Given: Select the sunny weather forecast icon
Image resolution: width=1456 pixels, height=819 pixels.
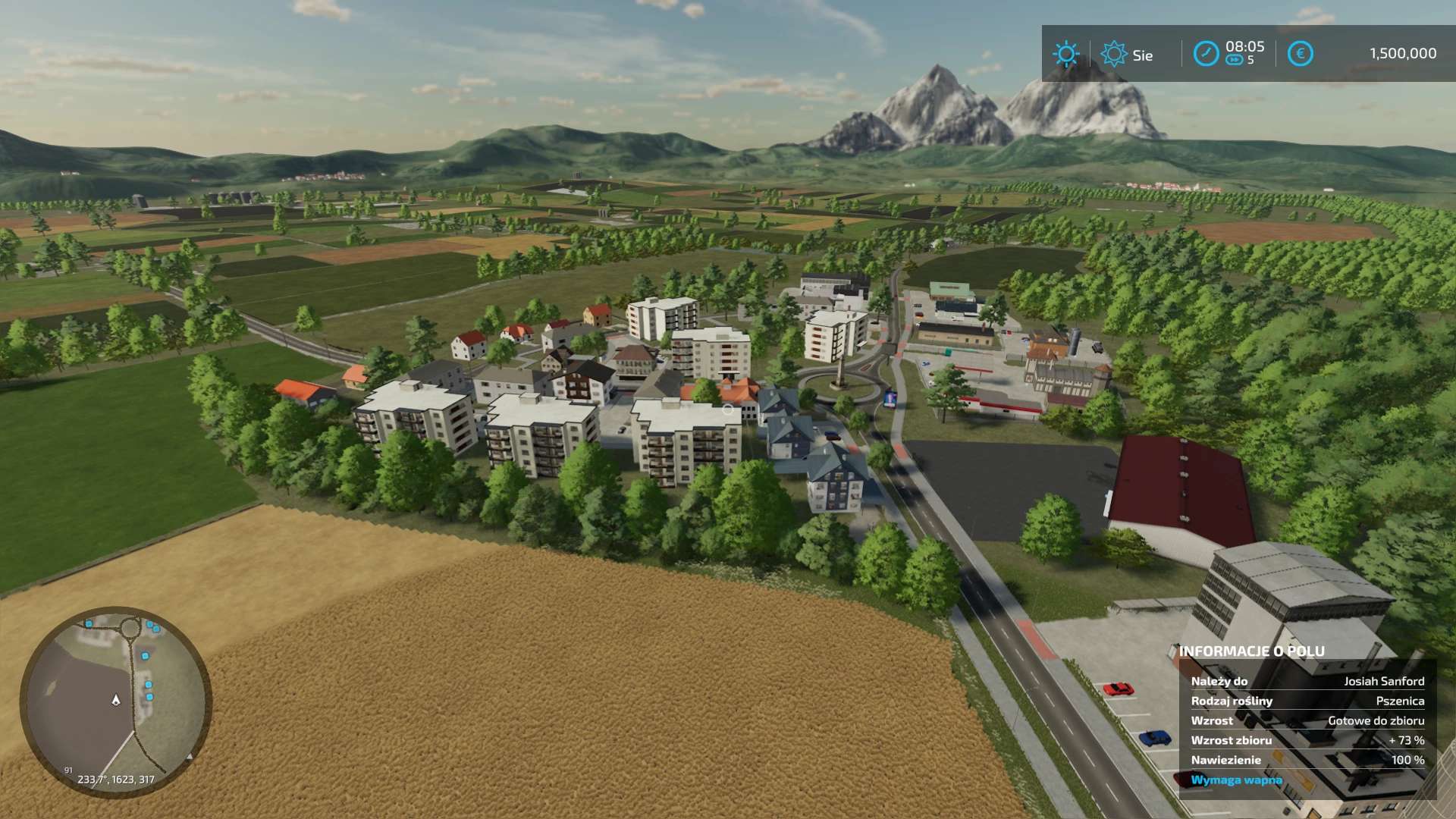Looking at the screenshot, I should [x=1065, y=54].
